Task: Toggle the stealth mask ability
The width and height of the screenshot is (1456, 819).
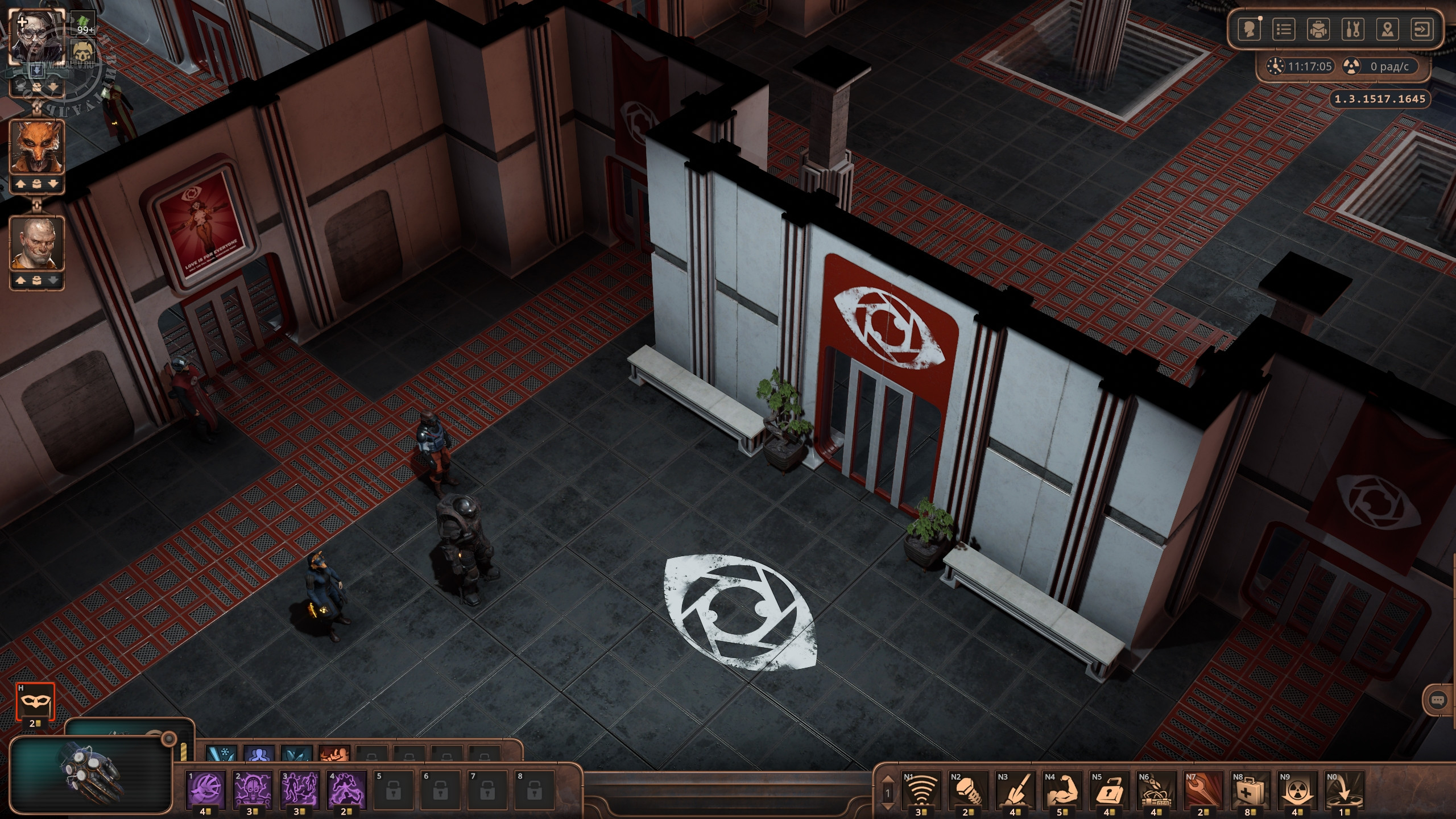Action: 35,701
